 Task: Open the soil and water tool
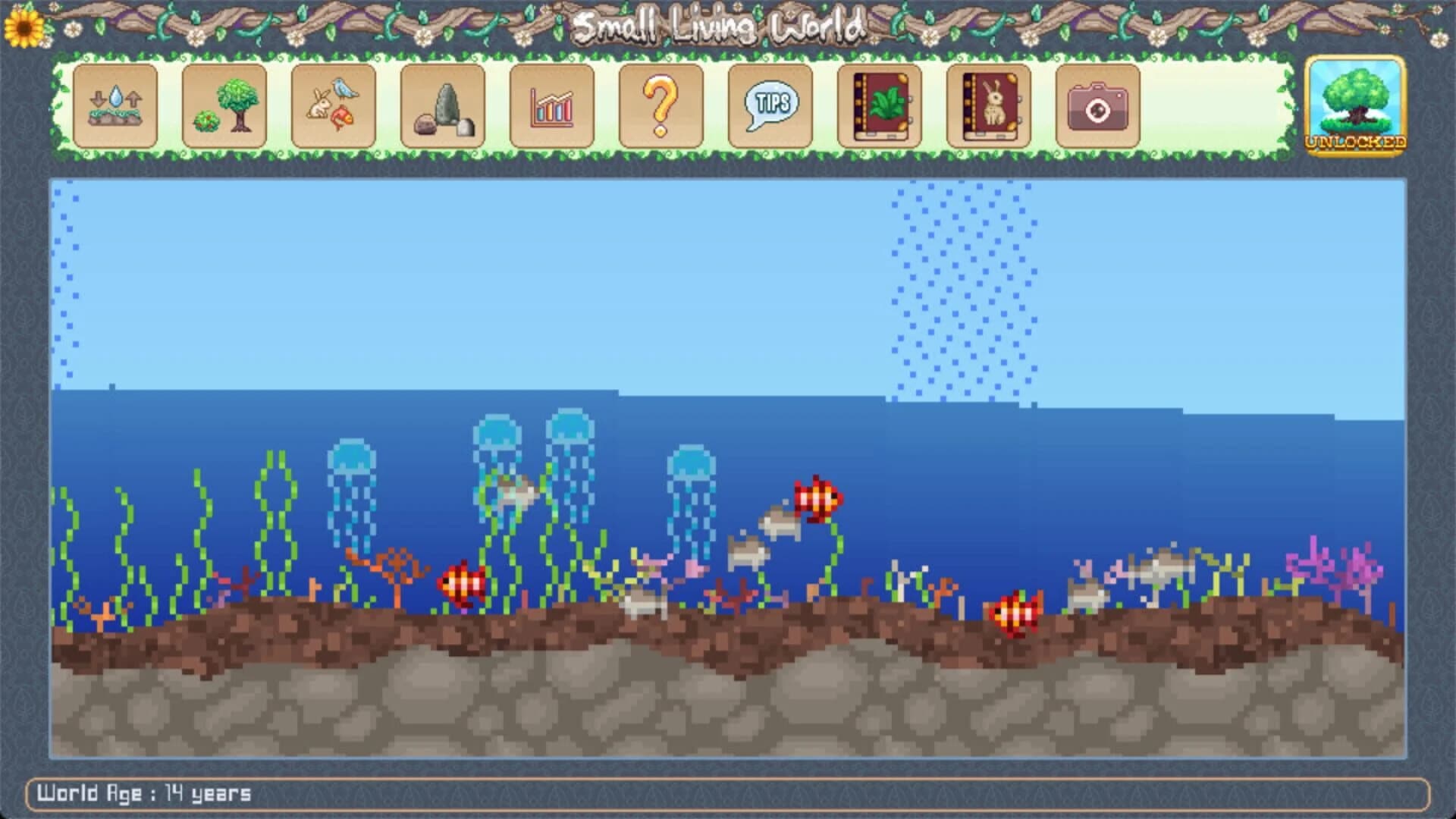click(x=115, y=106)
